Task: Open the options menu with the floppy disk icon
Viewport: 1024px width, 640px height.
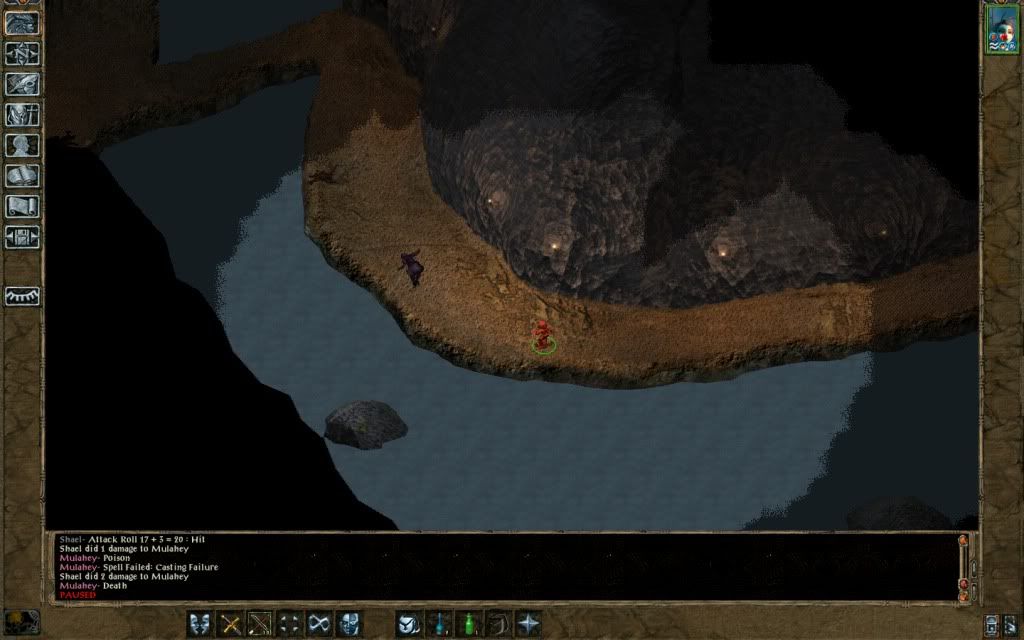Action: pyautogui.click(x=22, y=237)
